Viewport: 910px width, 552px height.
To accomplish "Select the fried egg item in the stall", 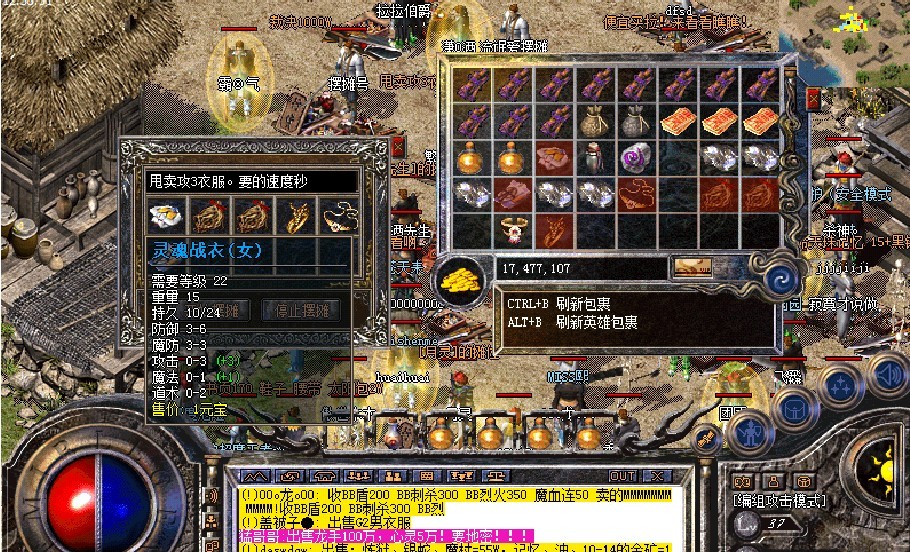I will pos(165,216).
